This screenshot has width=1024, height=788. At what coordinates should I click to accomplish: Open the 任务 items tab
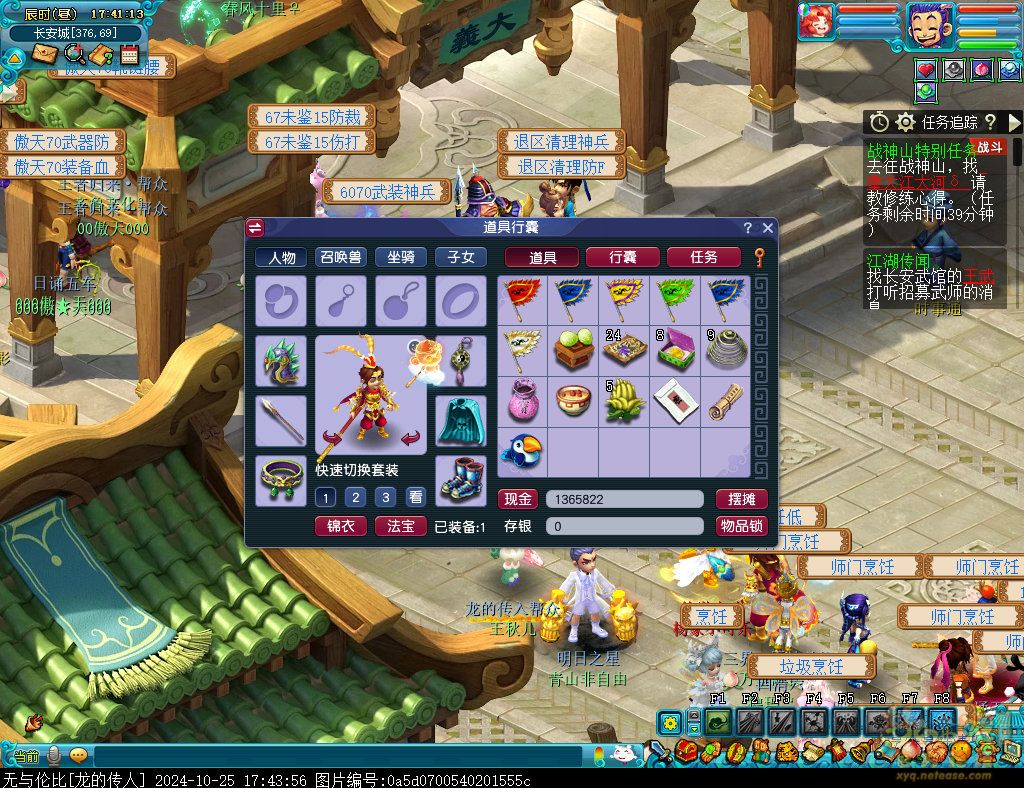pyautogui.click(x=703, y=257)
